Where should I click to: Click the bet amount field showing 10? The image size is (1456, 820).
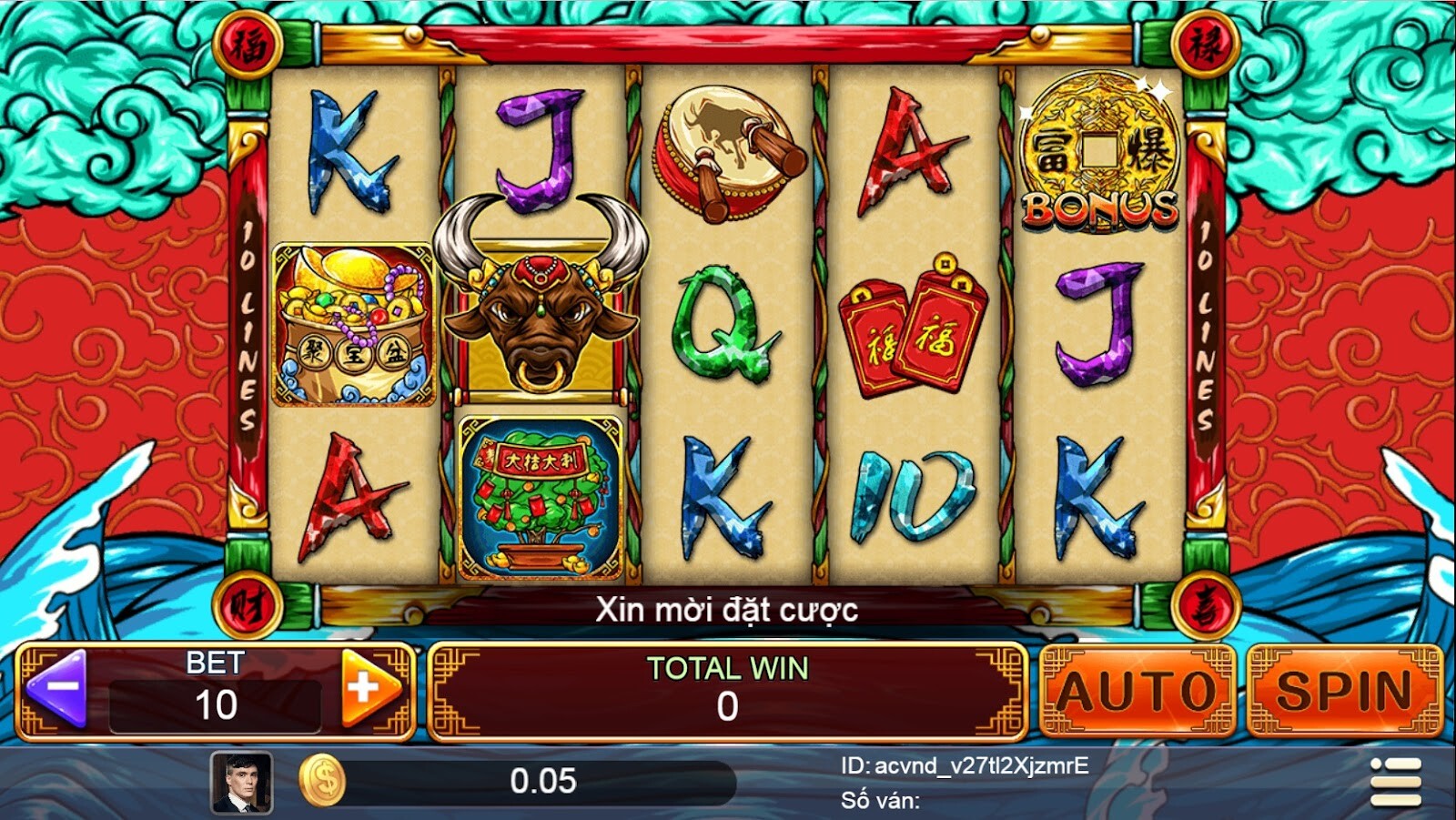pos(215,701)
